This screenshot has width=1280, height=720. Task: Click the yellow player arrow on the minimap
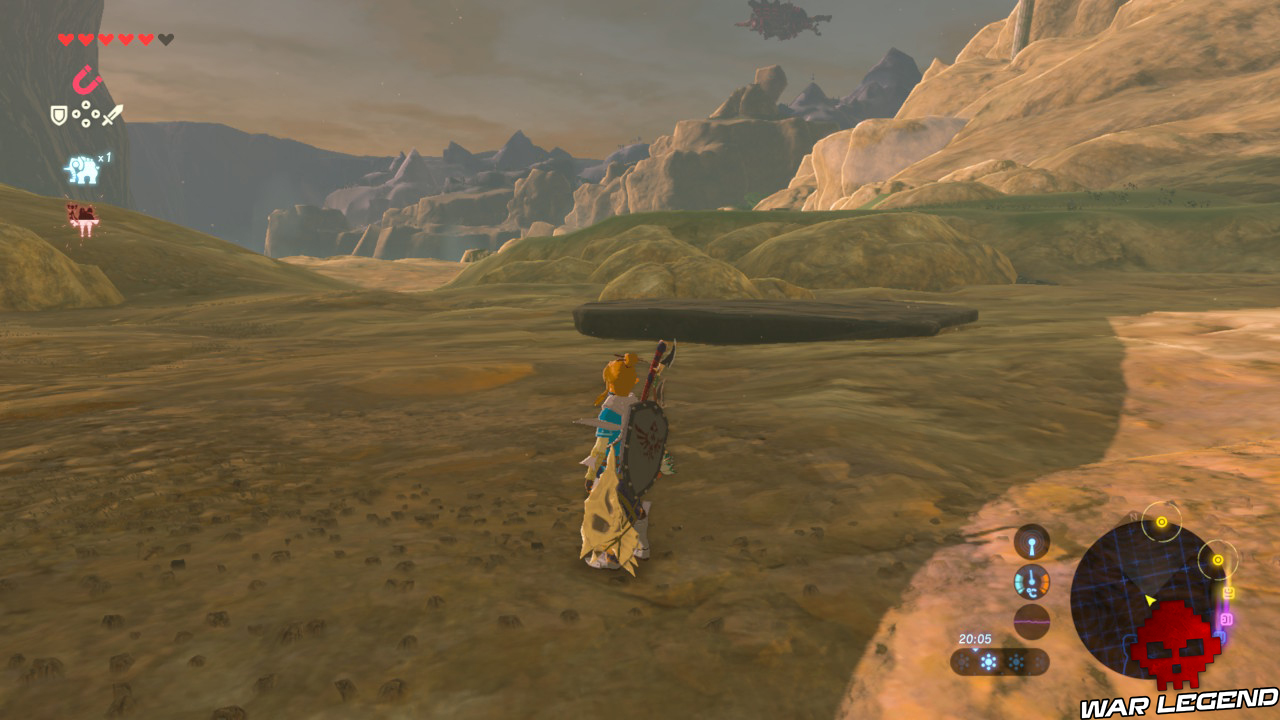pos(1150,600)
